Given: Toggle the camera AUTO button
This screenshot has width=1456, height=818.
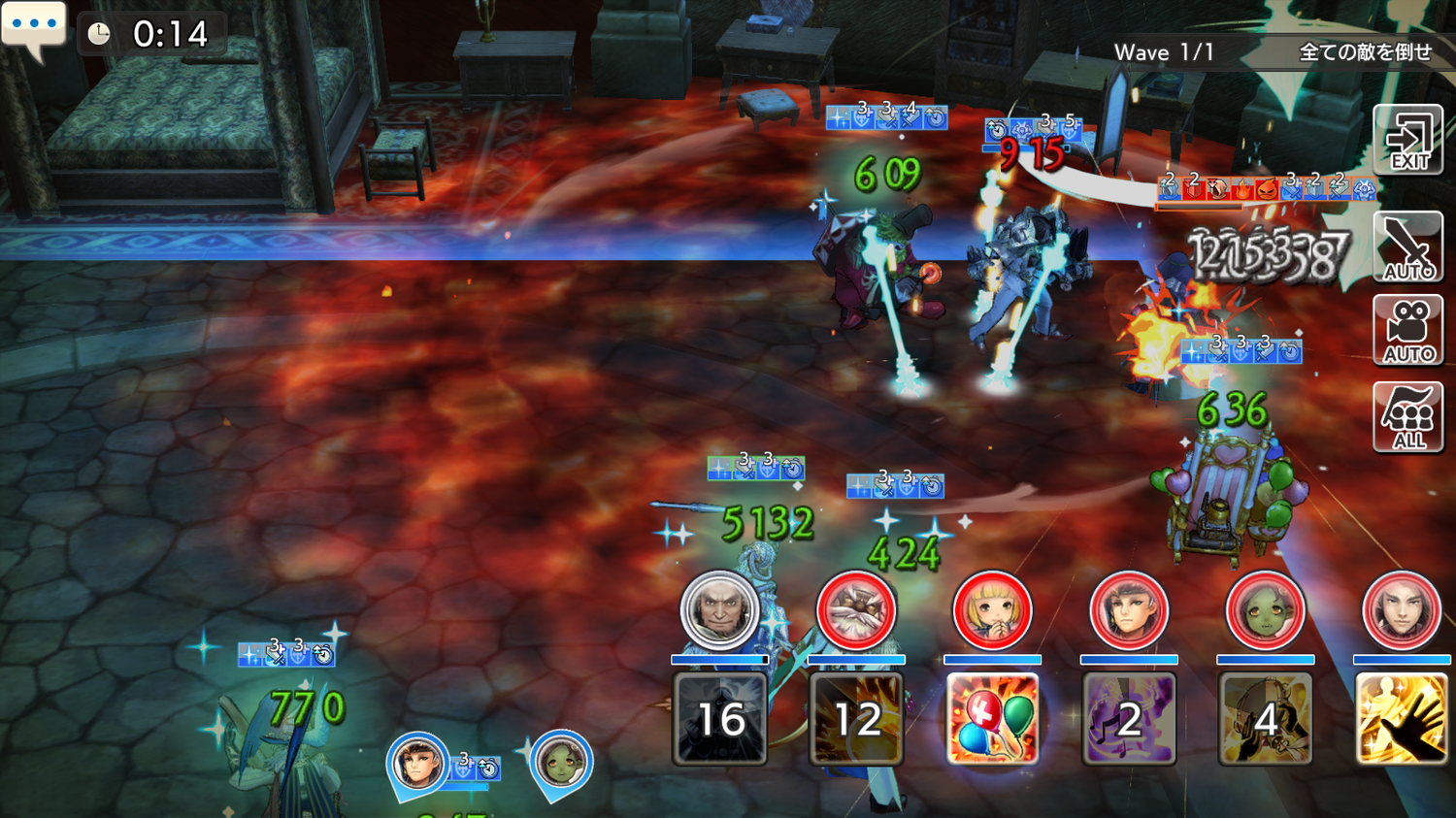Looking at the screenshot, I should click(1408, 331).
